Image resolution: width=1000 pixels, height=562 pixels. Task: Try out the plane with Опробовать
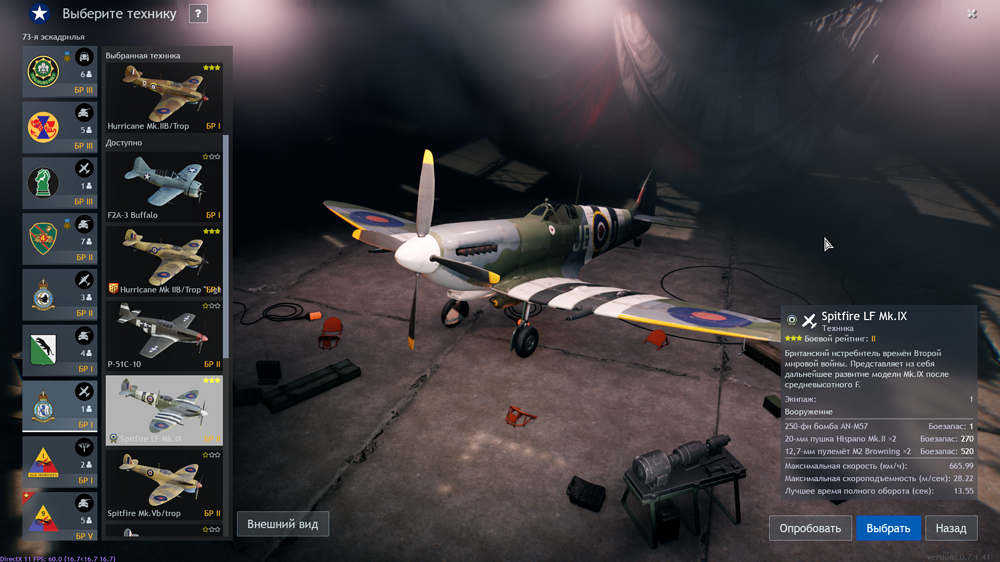click(x=810, y=528)
